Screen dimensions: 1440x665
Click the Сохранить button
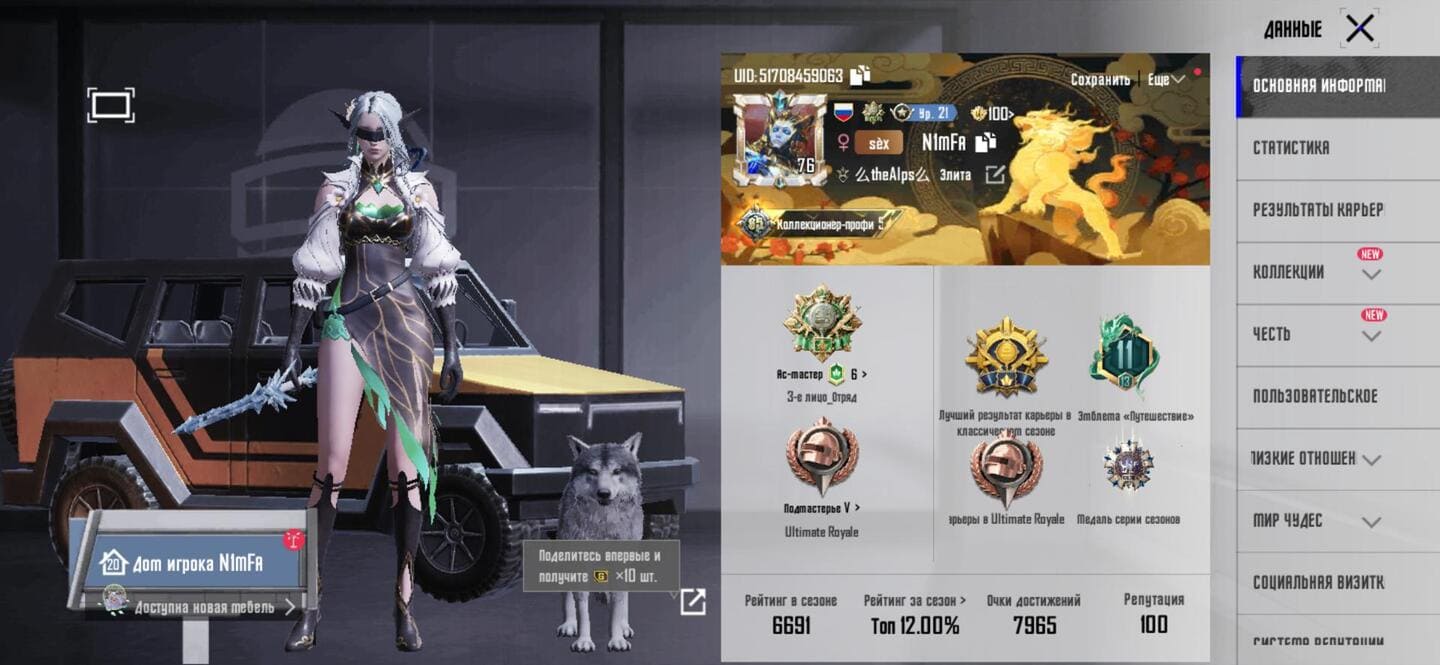pos(1100,79)
